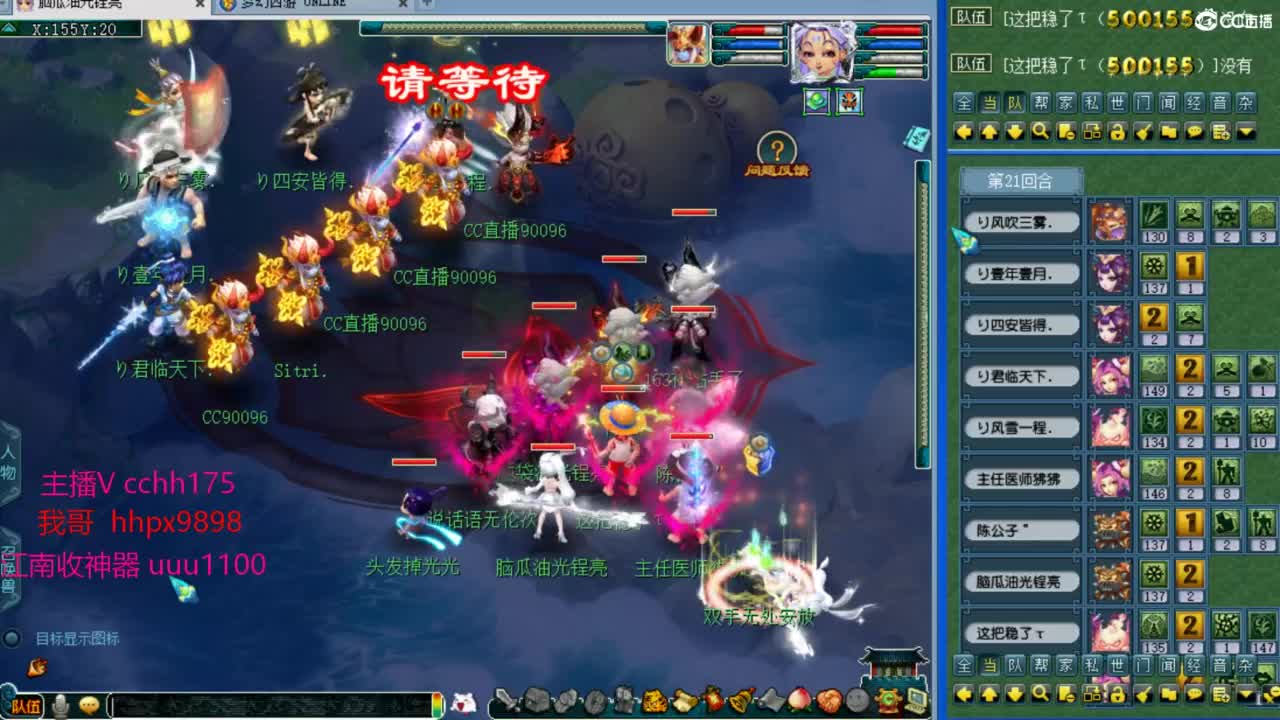Open the magnifier search icon in chat toolbar

[1039, 131]
